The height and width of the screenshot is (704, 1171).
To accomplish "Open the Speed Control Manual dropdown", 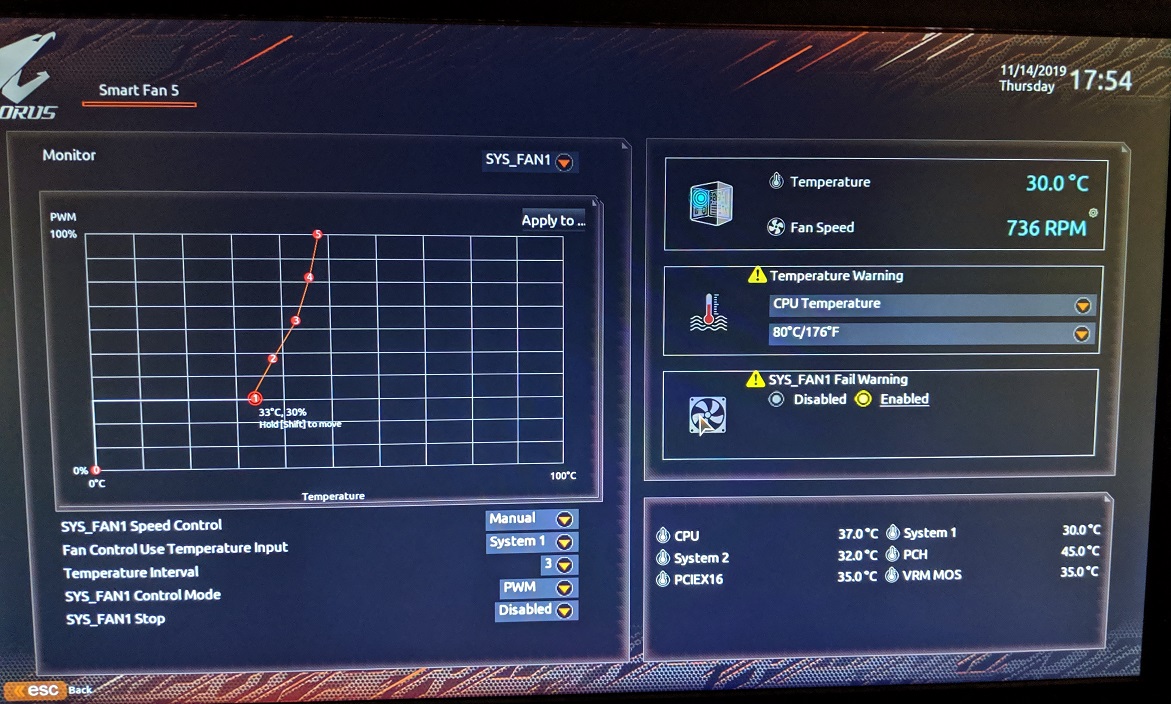I will pos(564,519).
